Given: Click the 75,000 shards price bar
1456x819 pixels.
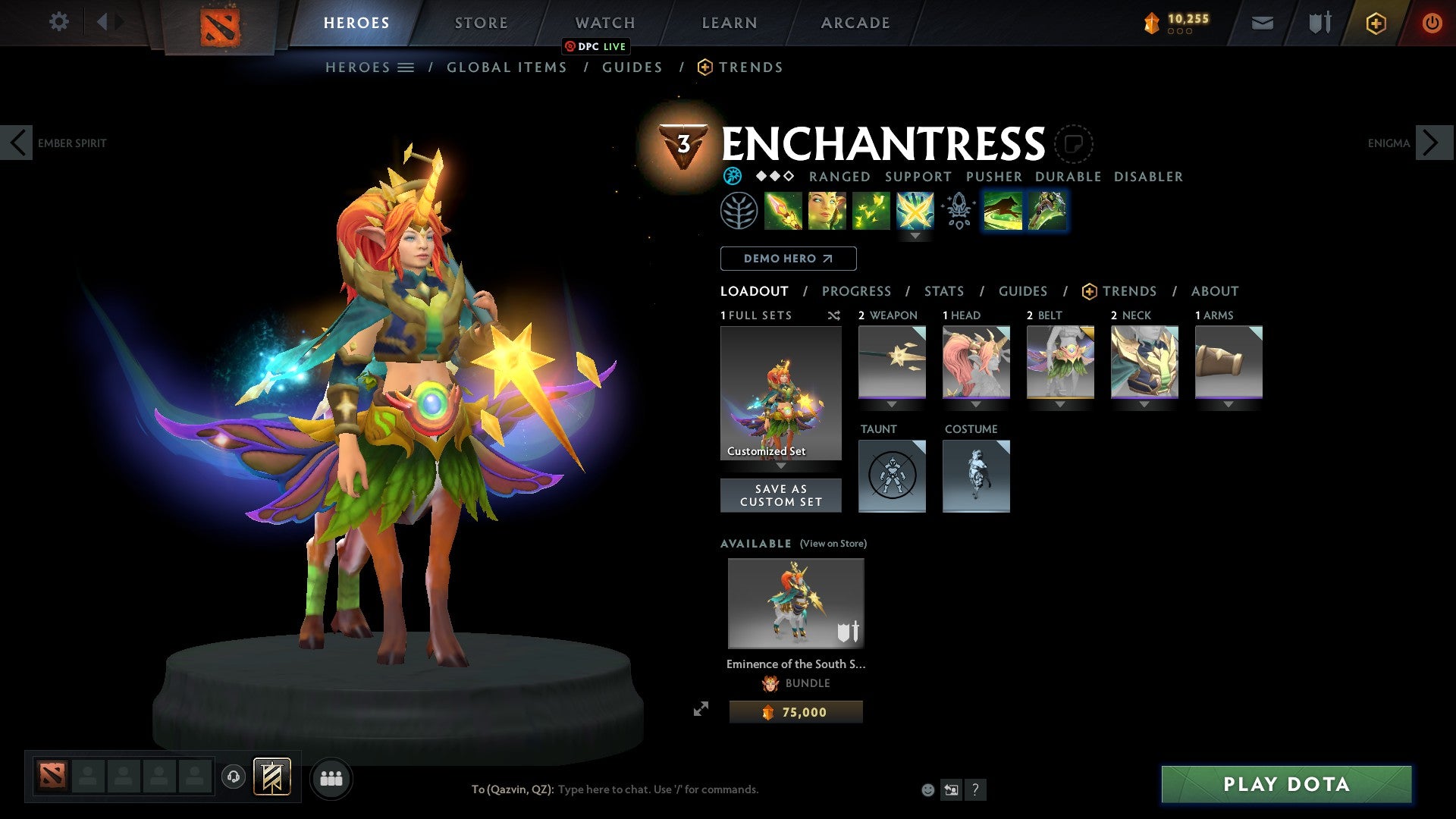Looking at the screenshot, I should (x=795, y=711).
